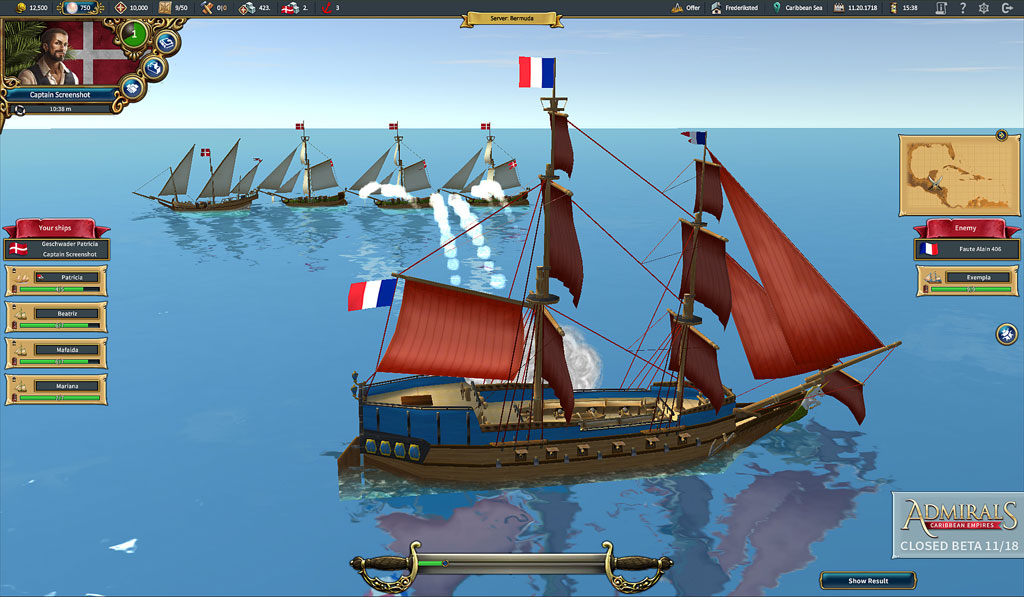Open settings via the ship wheel icon
This screenshot has height=597, width=1024.
(983, 8)
